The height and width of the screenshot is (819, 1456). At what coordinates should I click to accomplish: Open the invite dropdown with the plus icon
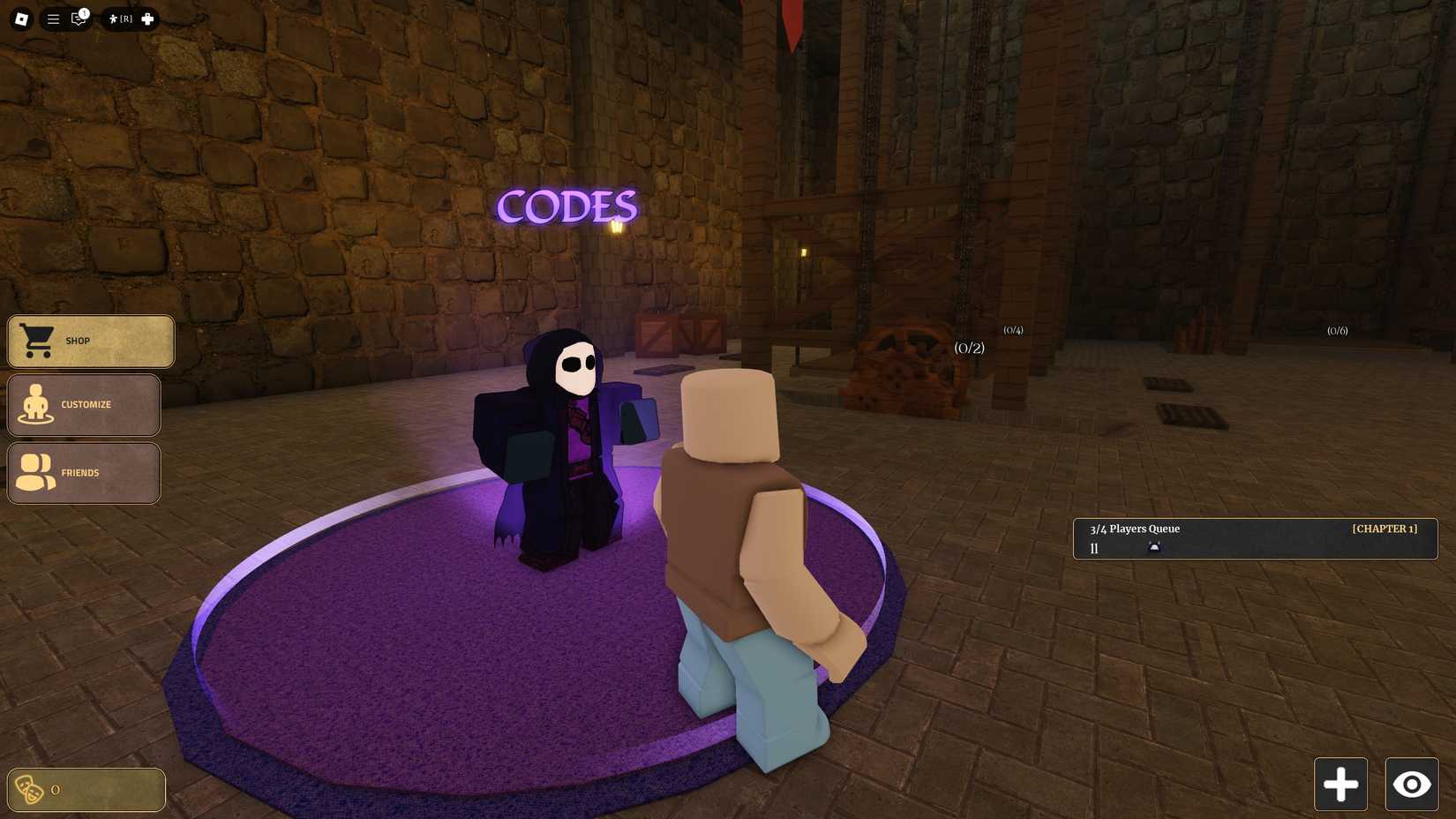(146, 19)
